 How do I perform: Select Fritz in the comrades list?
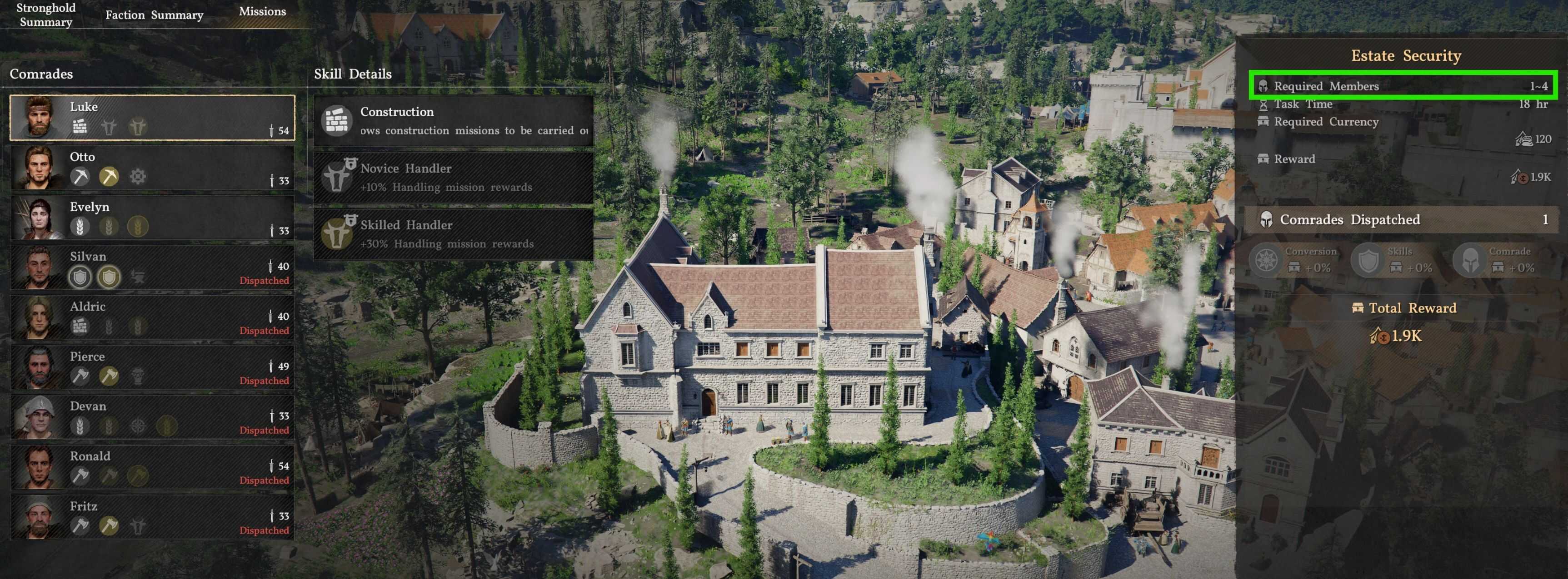152,516
